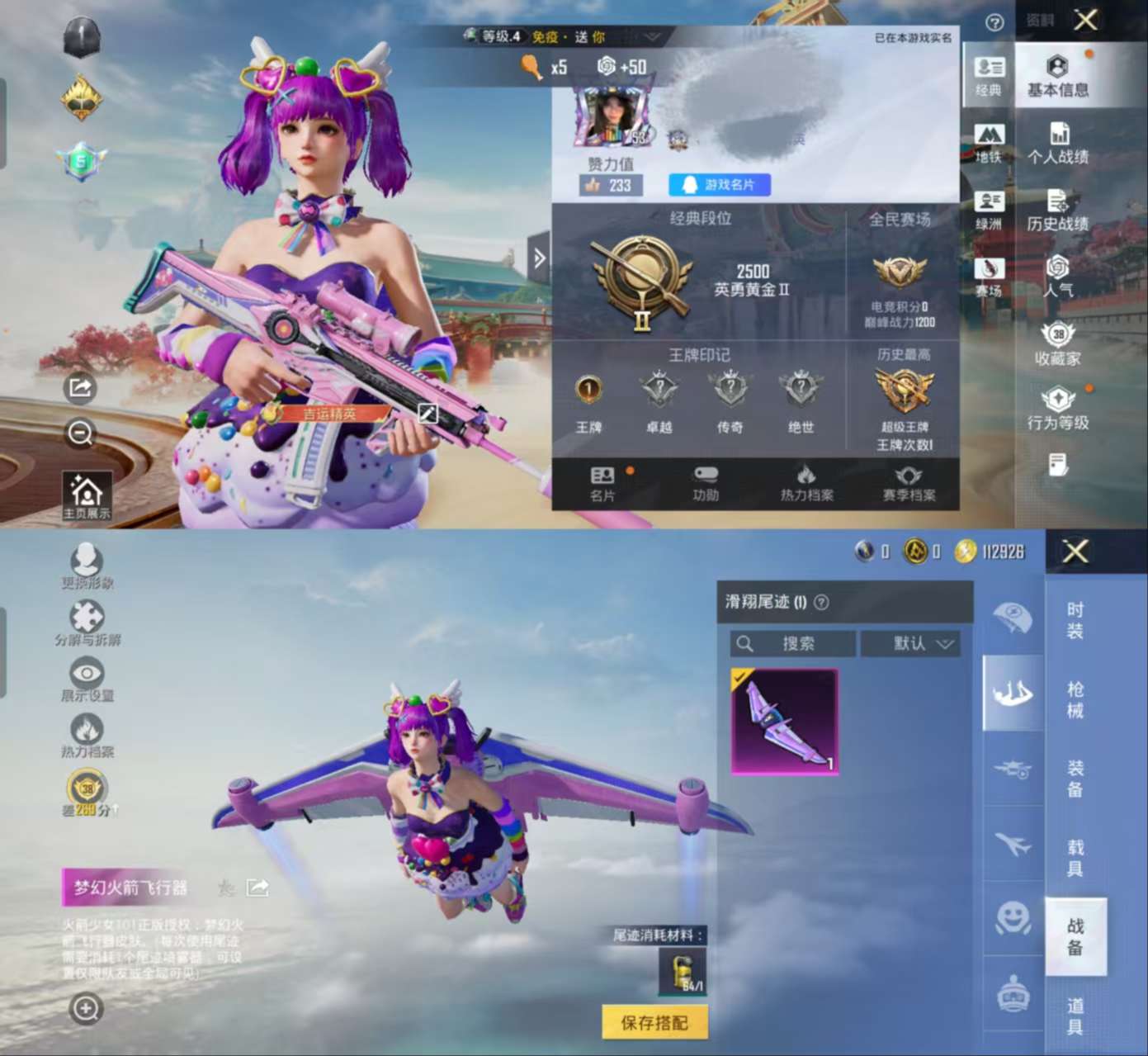Open the 默认 sort dropdown
The width and height of the screenshot is (1148, 1056).
point(910,643)
